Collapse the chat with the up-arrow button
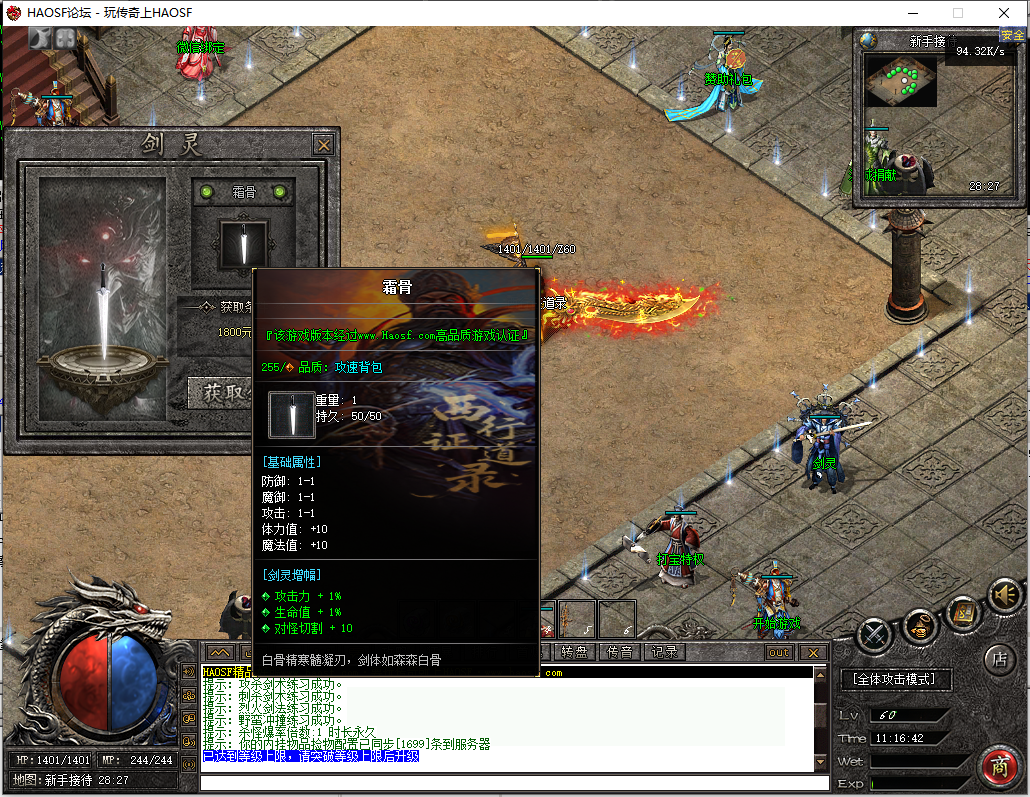 pos(220,652)
